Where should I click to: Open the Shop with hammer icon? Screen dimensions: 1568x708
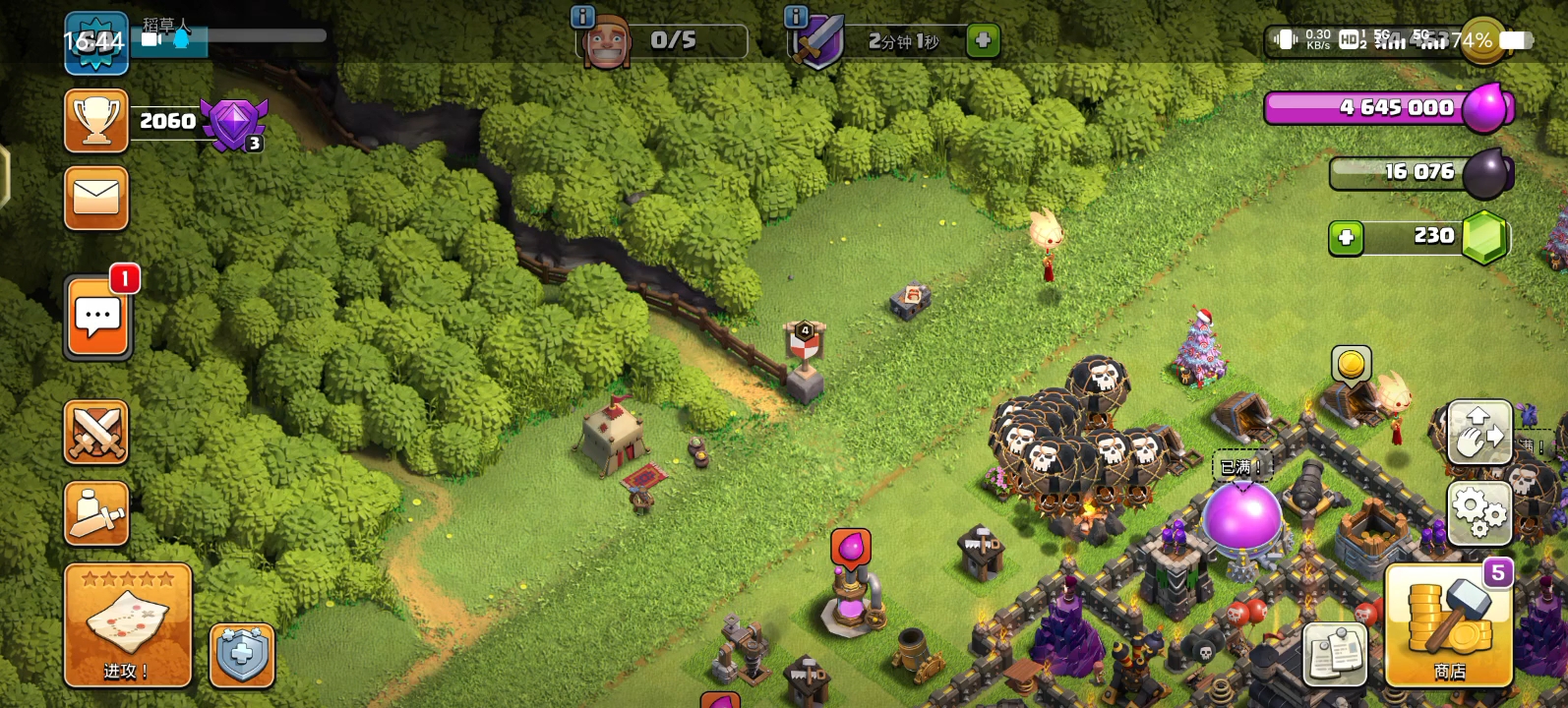[x=1448, y=625]
